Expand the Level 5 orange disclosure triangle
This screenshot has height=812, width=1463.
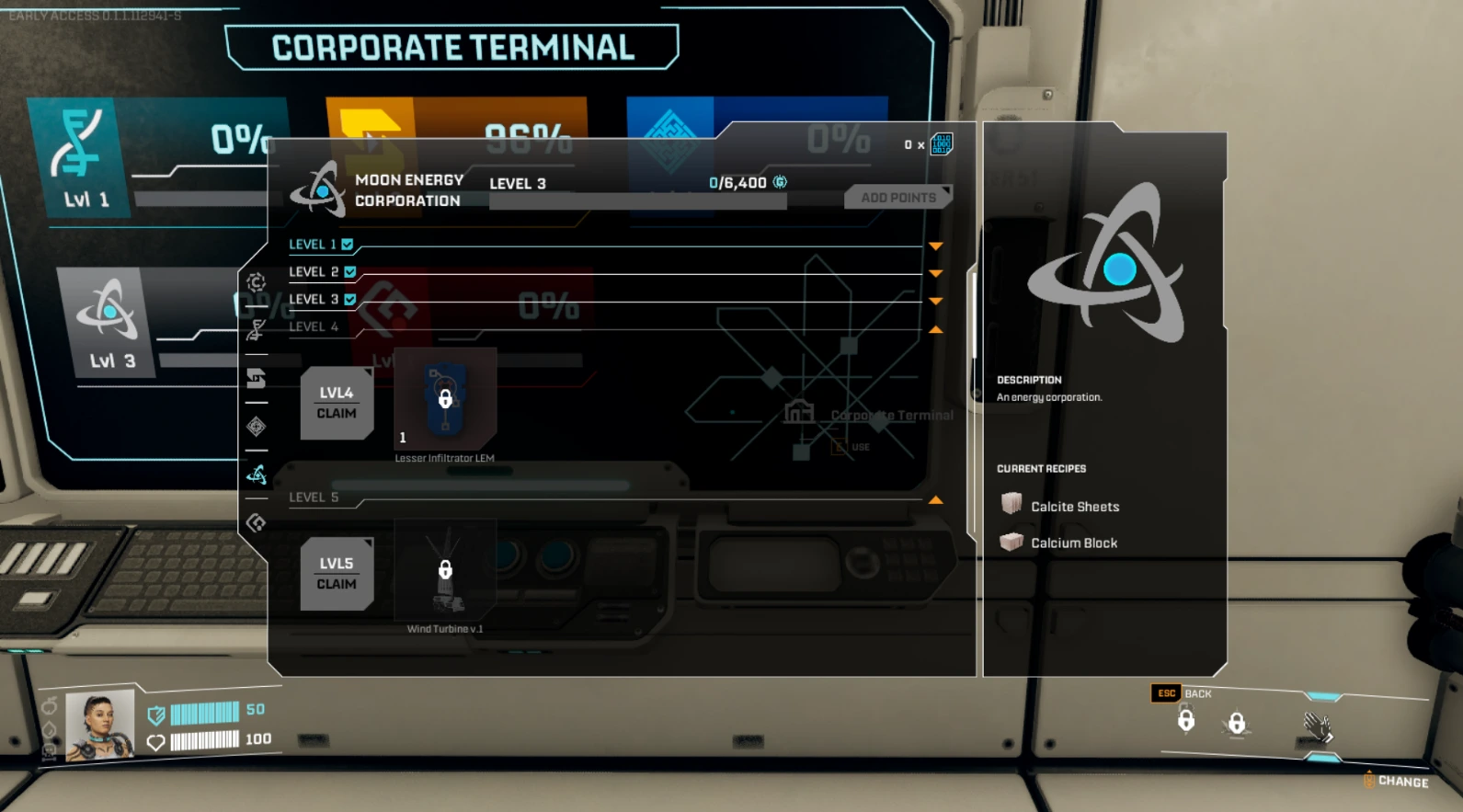pos(936,499)
